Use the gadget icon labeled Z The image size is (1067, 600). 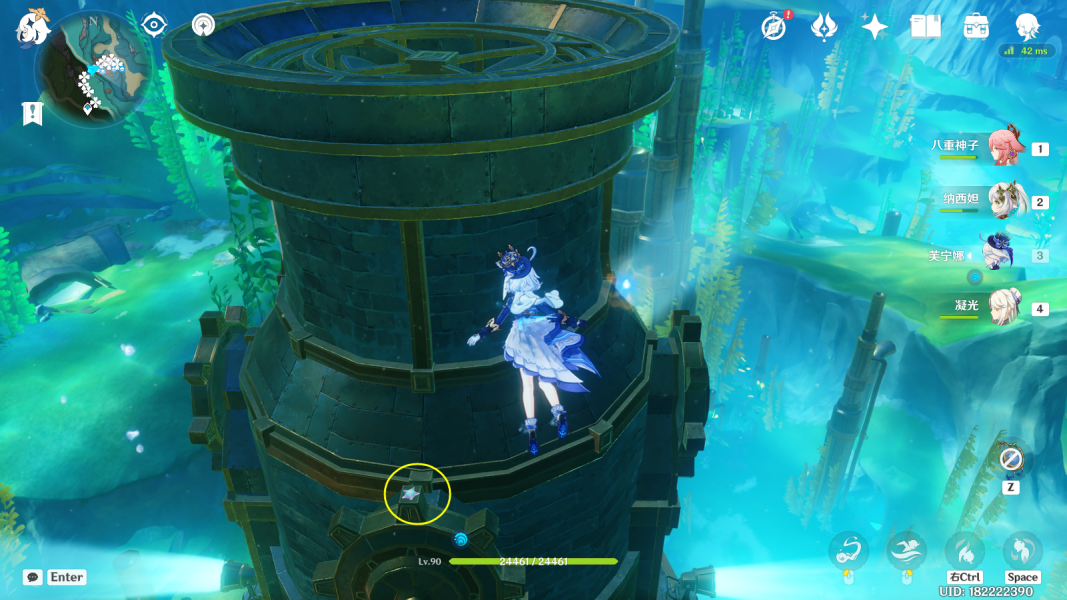pos(1010,460)
